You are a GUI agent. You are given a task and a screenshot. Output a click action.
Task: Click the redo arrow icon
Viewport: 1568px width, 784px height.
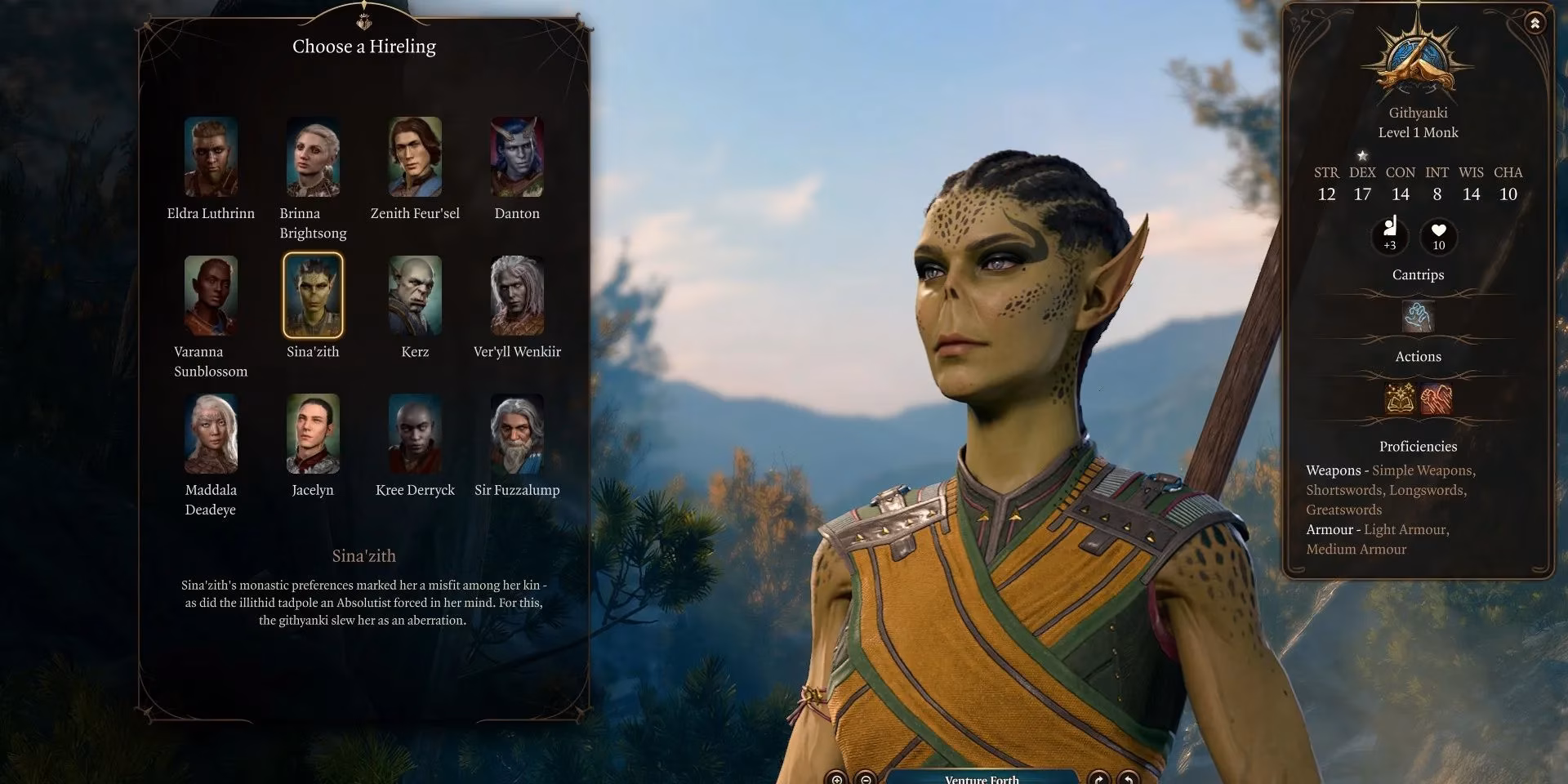pos(1098,780)
